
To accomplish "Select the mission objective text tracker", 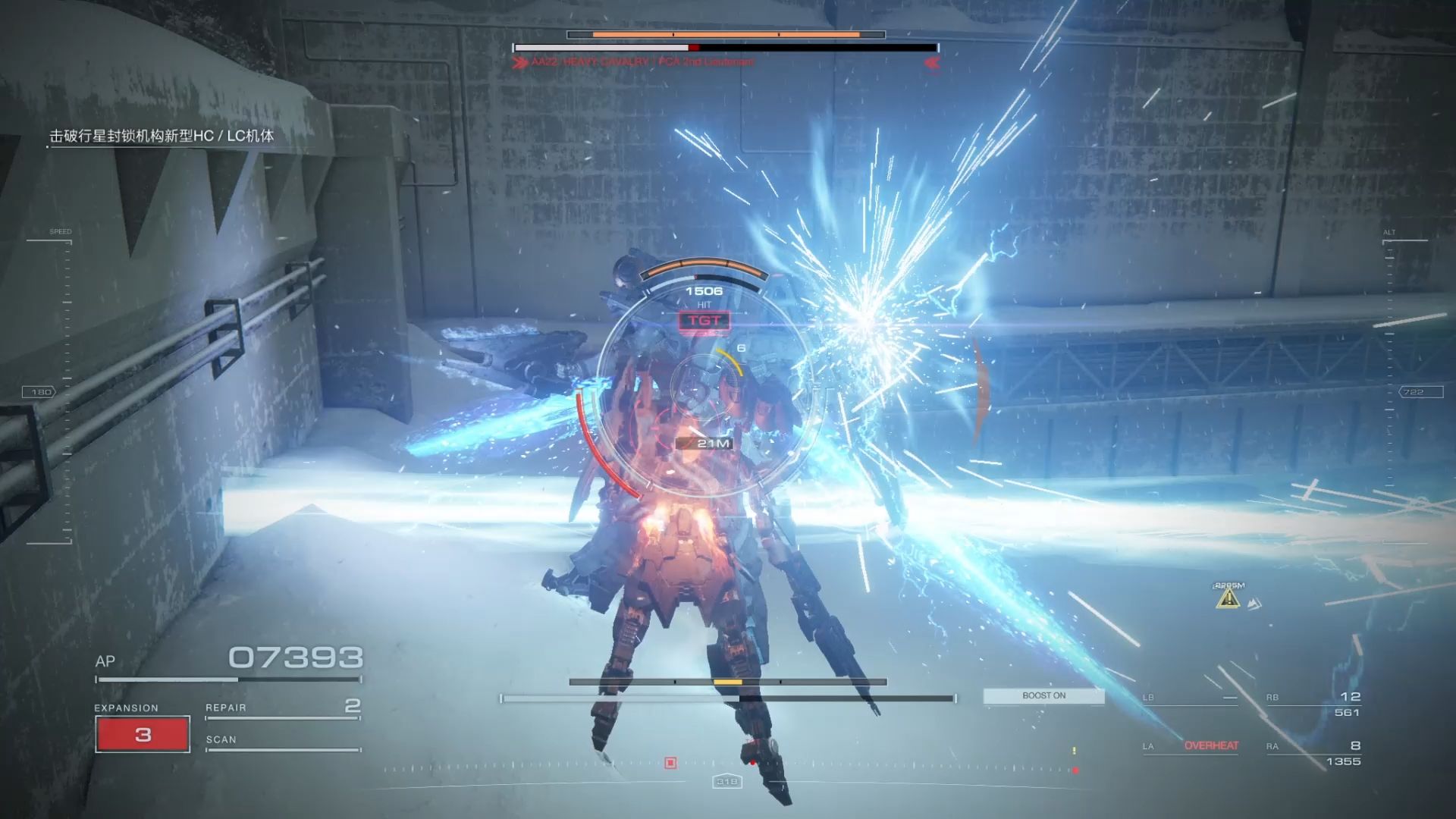I will click(162, 136).
